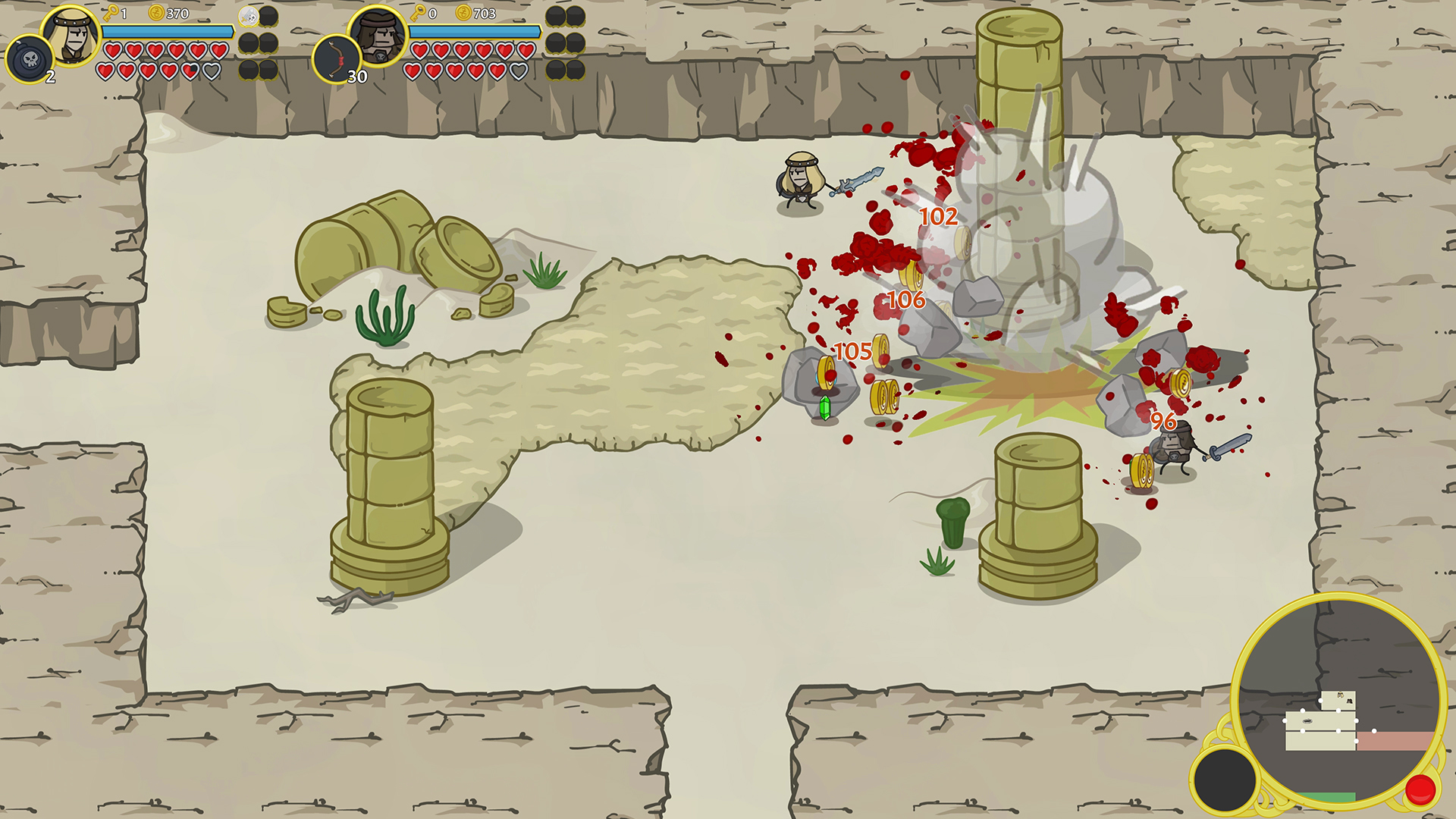Viewport: 1456px width, 819px height.
Task: Click the coin counter icon showing 370
Action: point(157,13)
